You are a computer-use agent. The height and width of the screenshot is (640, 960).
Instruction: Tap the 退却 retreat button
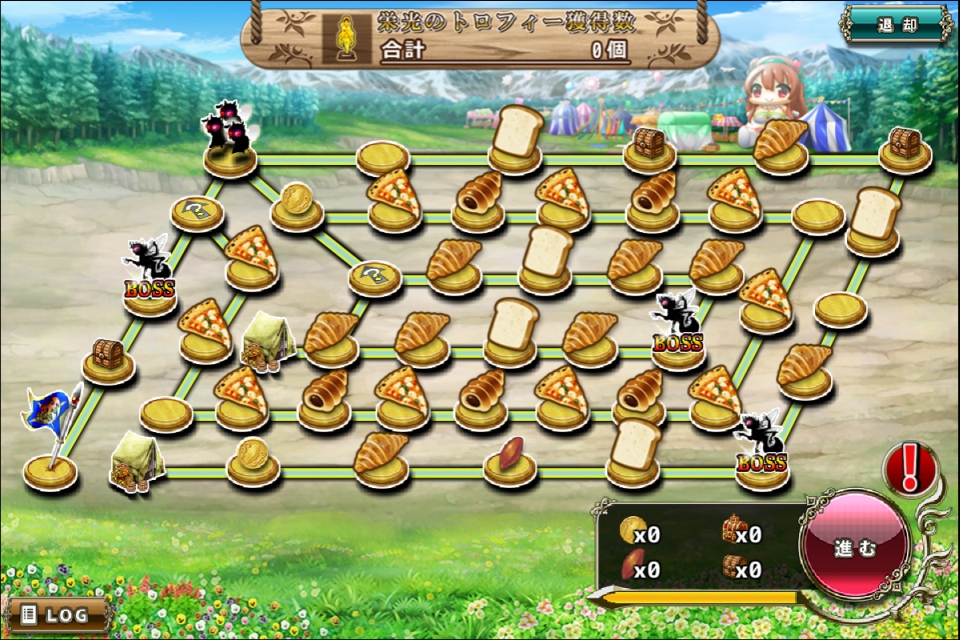click(x=896, y=25)
